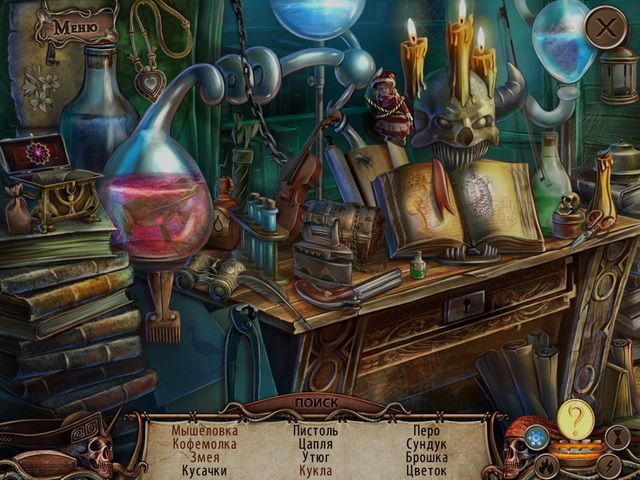
Task: Select the Сундук list entry
Action: pos(426,444)
